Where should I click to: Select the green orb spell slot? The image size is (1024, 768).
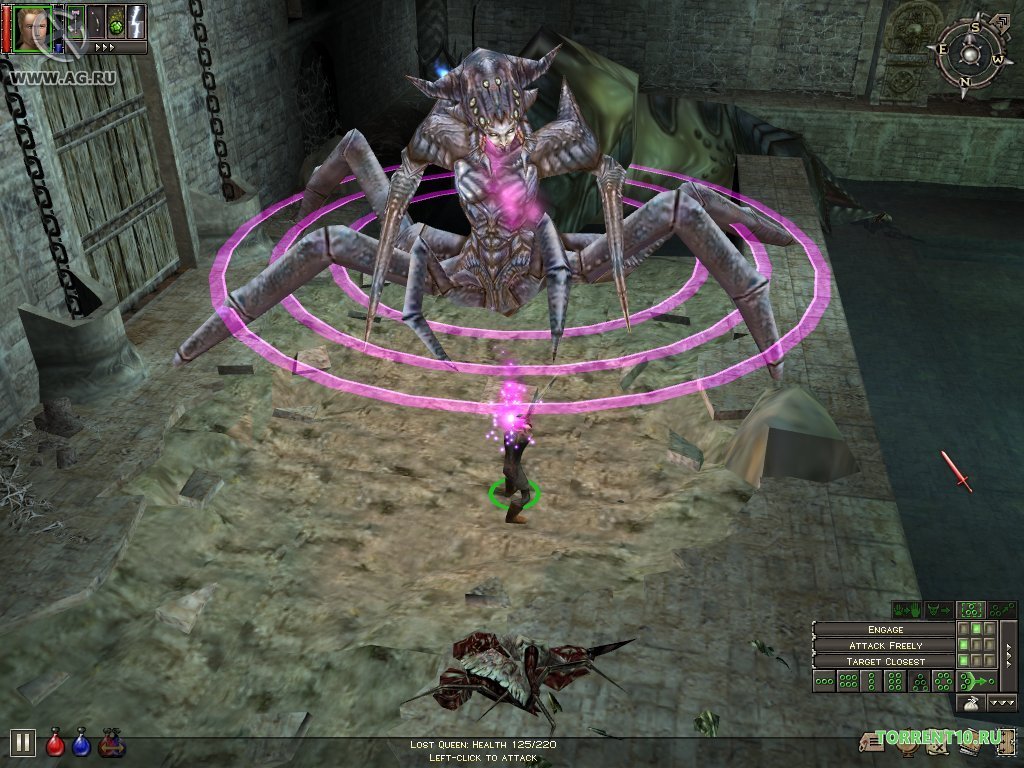115,22
